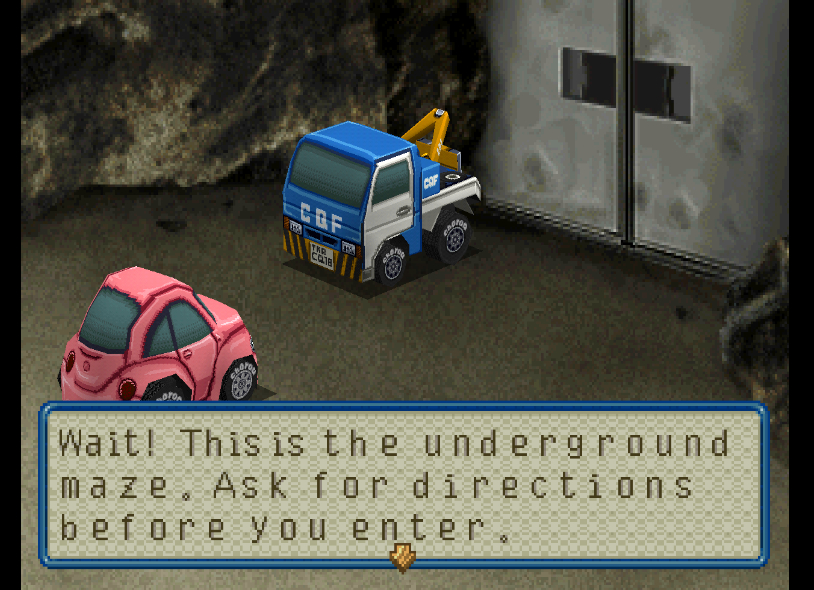Advance the underground maze dialogue box
The image size is (814, 590).
pyautogui.click(x=402, y=485)
